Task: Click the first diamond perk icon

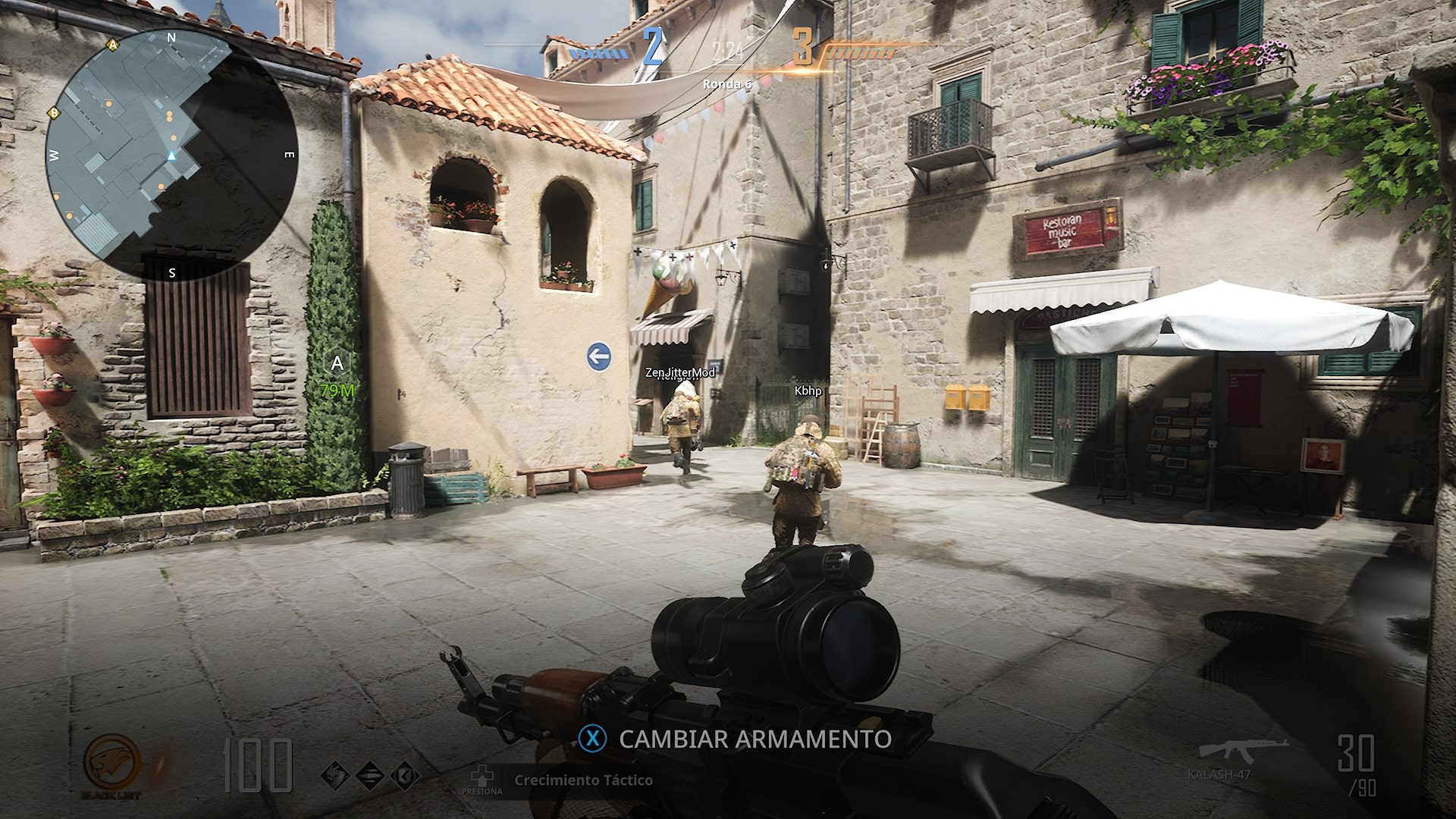Action: (334, 775)
